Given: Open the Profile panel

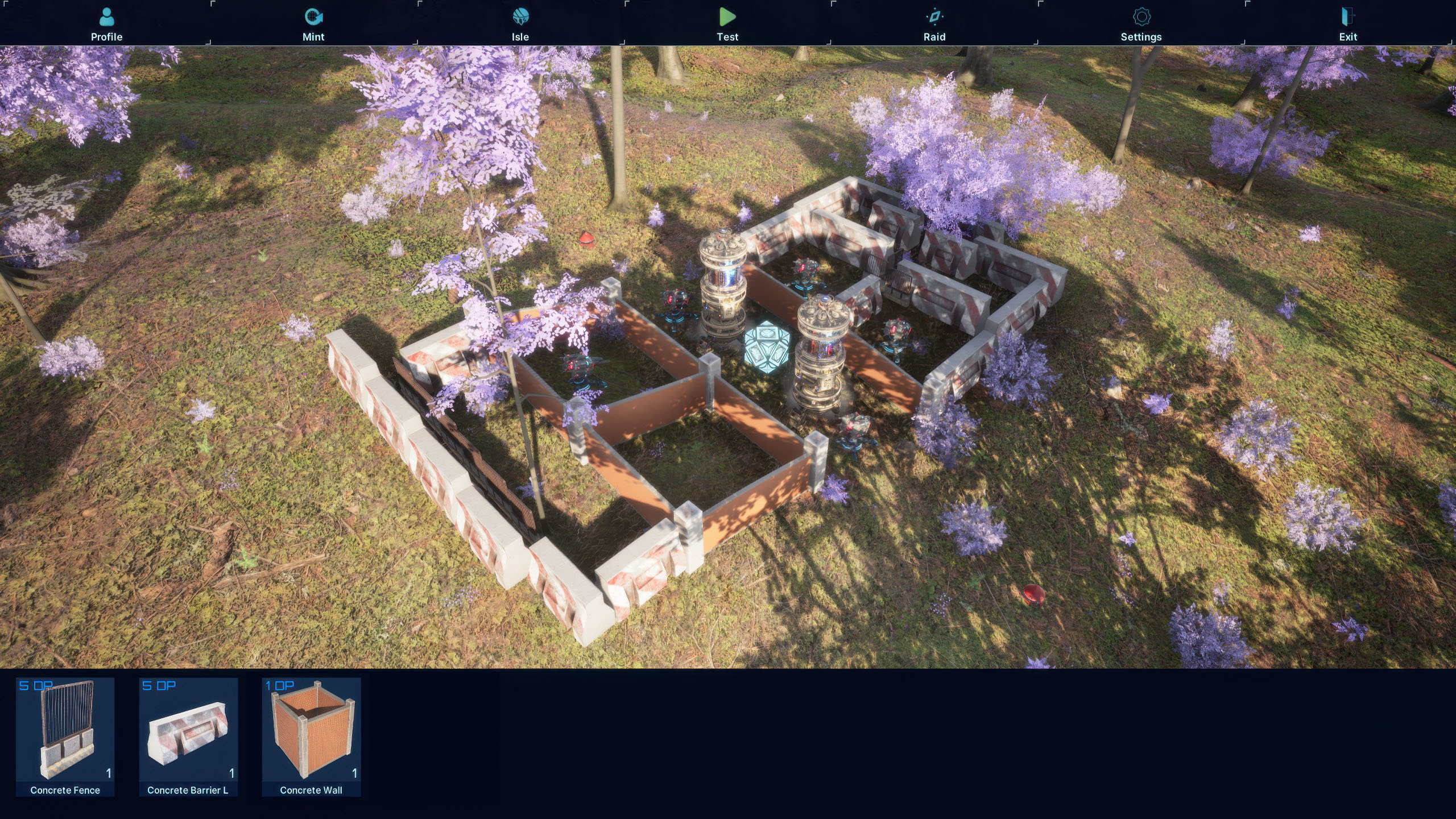Looking at the screenshot, I should (106, 16).
